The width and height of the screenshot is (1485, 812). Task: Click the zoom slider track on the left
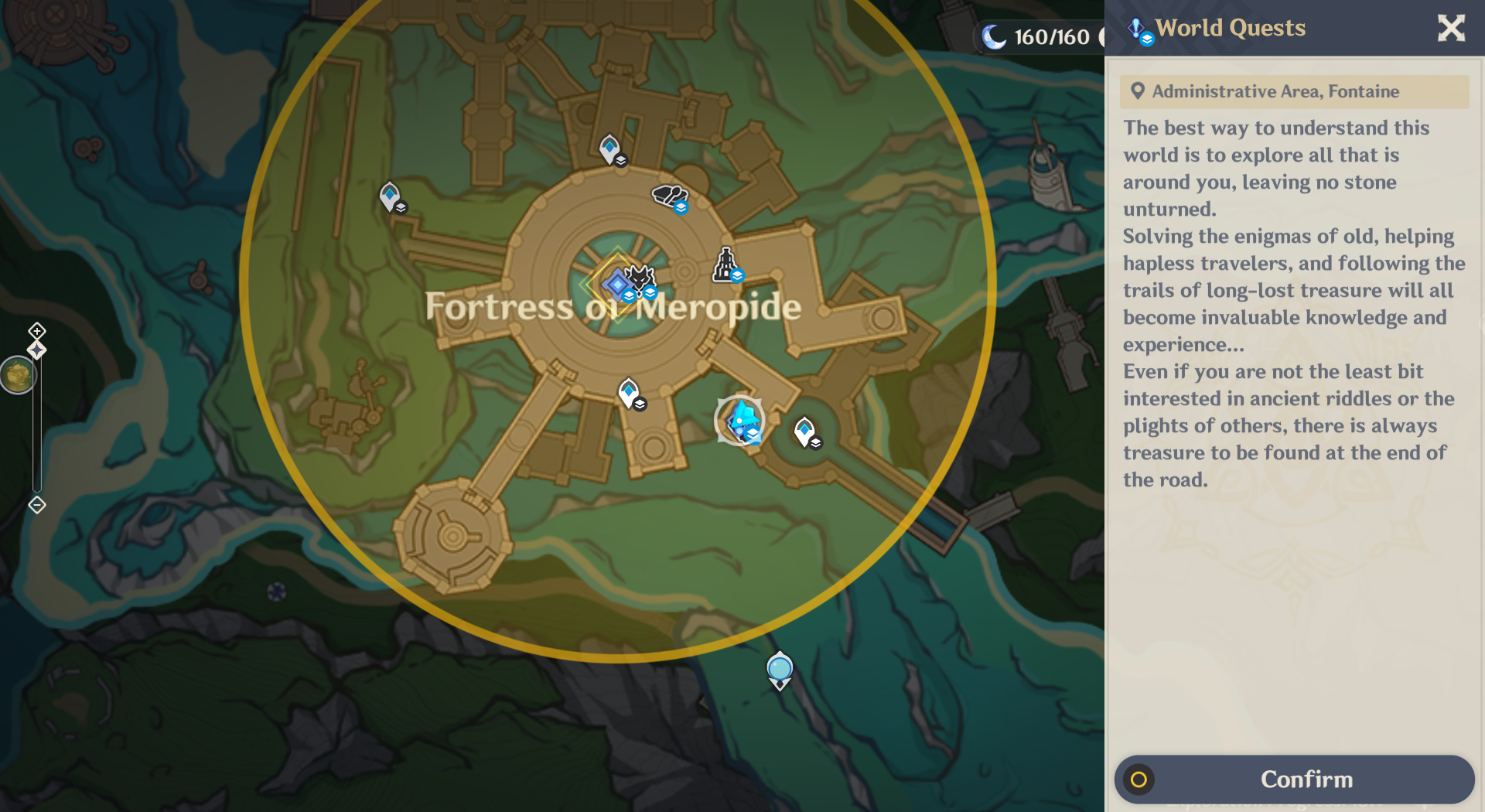click(x=36, y=425)
